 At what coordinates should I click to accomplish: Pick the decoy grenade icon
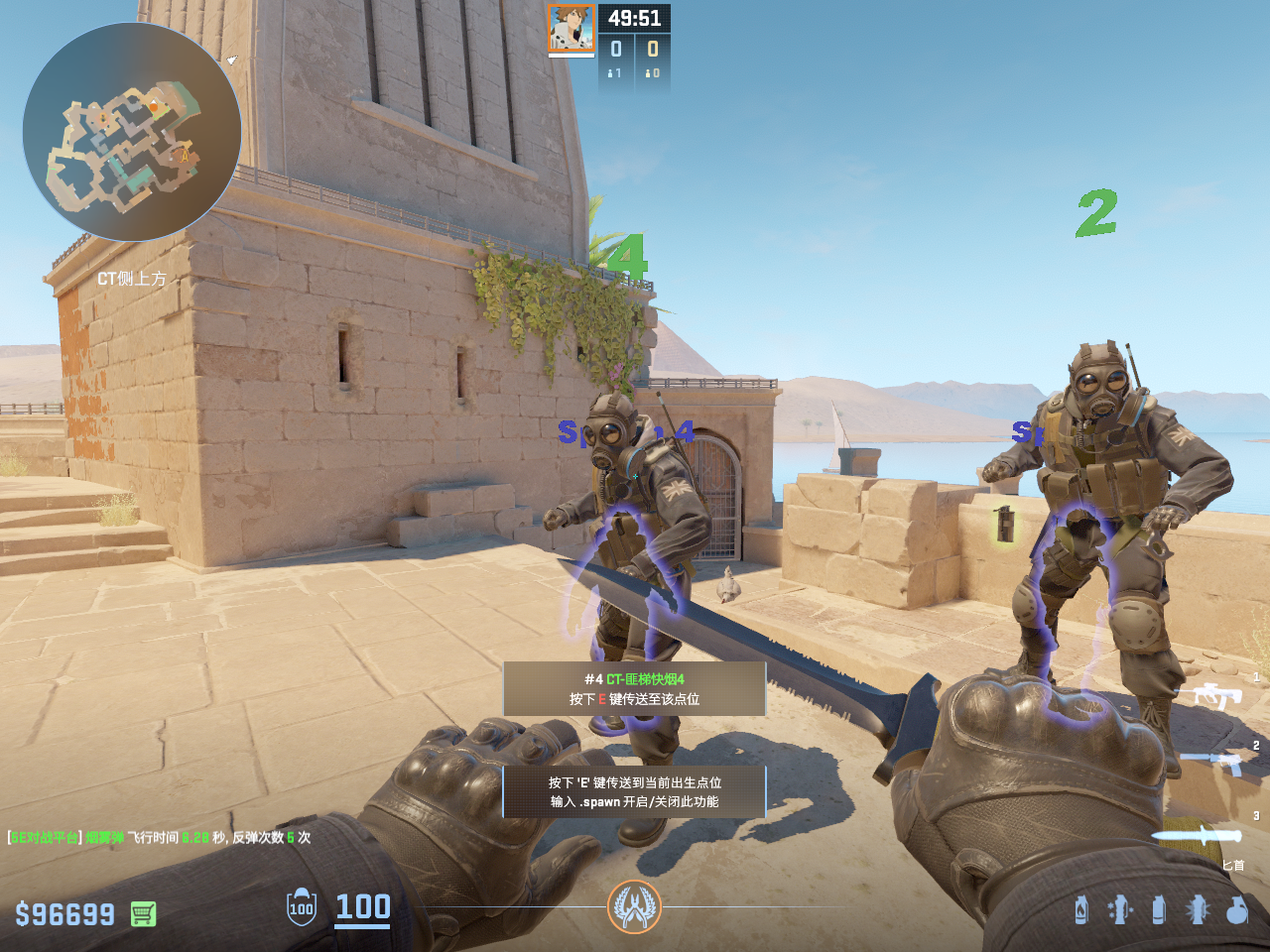click(x=1120, y=909)
